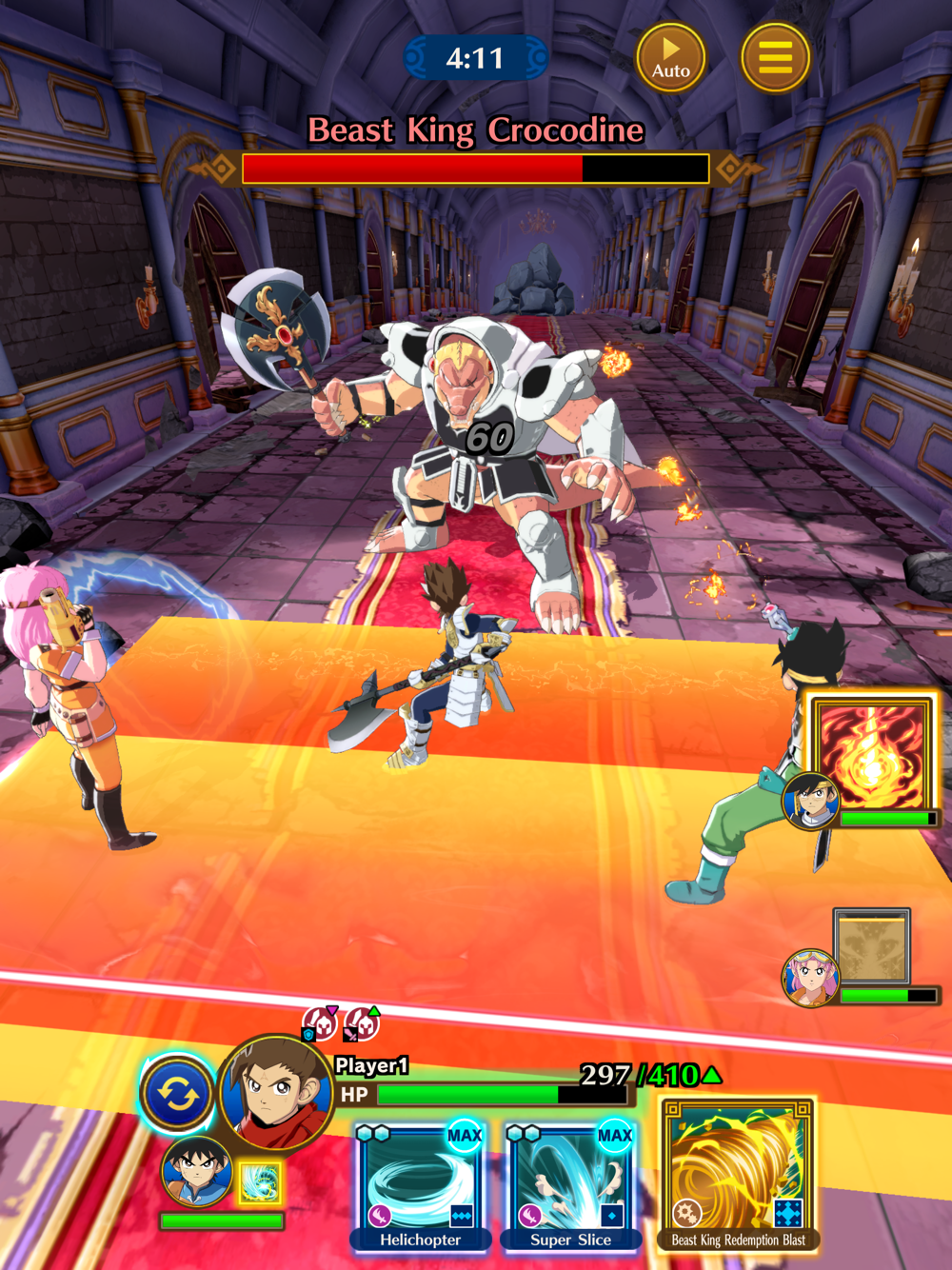Select Player1's character portrait
952x1270 pixels.
(276, 1093)
